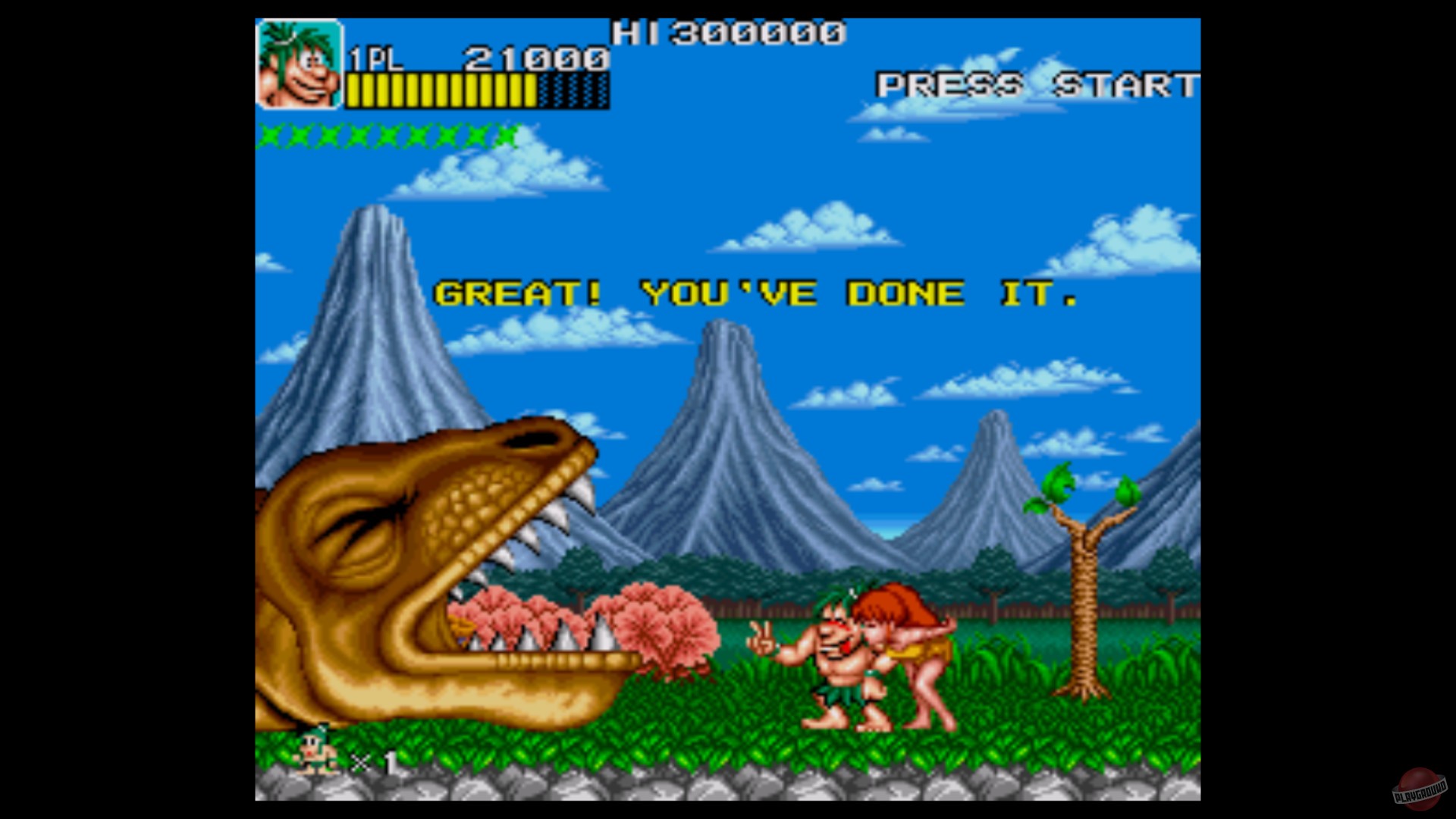Expand the HI 300000 high score display
Image resolution: width=1456 pixels, height=819 pixels.
728,33
